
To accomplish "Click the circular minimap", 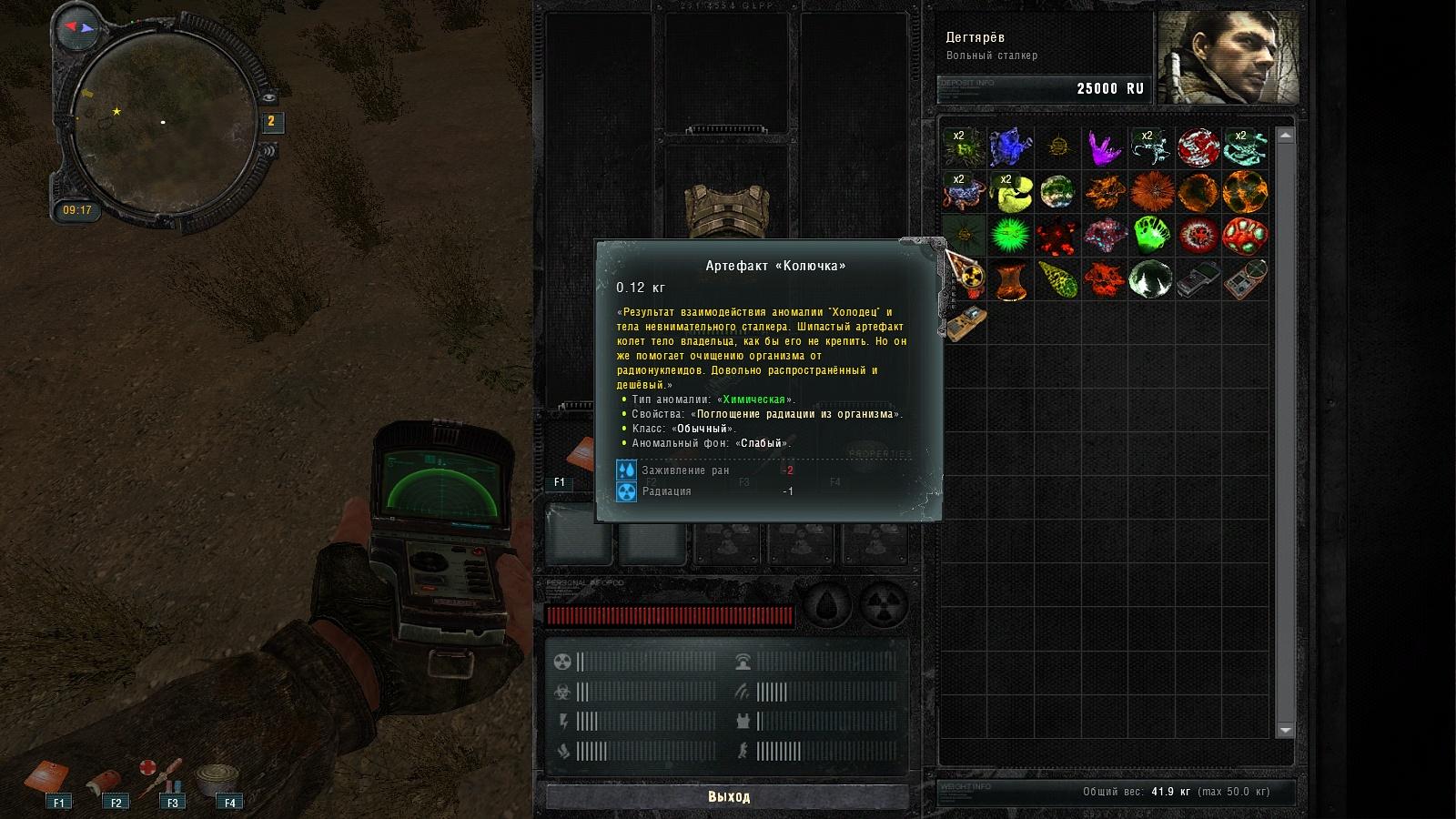I will [162, 123].
